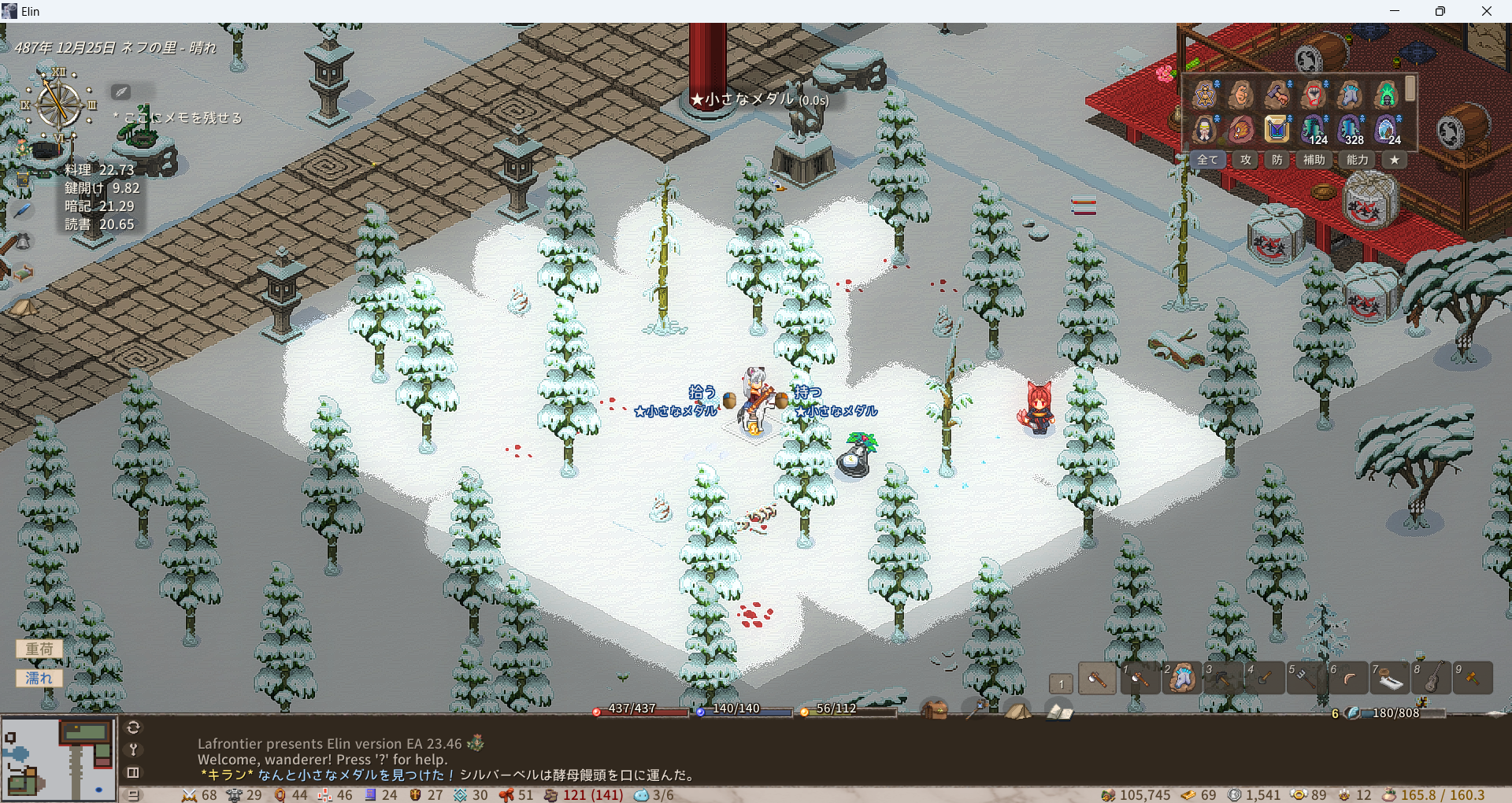1512x803 pixels.
Task: Open the backpack inventory icon
Action: point(935,710)
